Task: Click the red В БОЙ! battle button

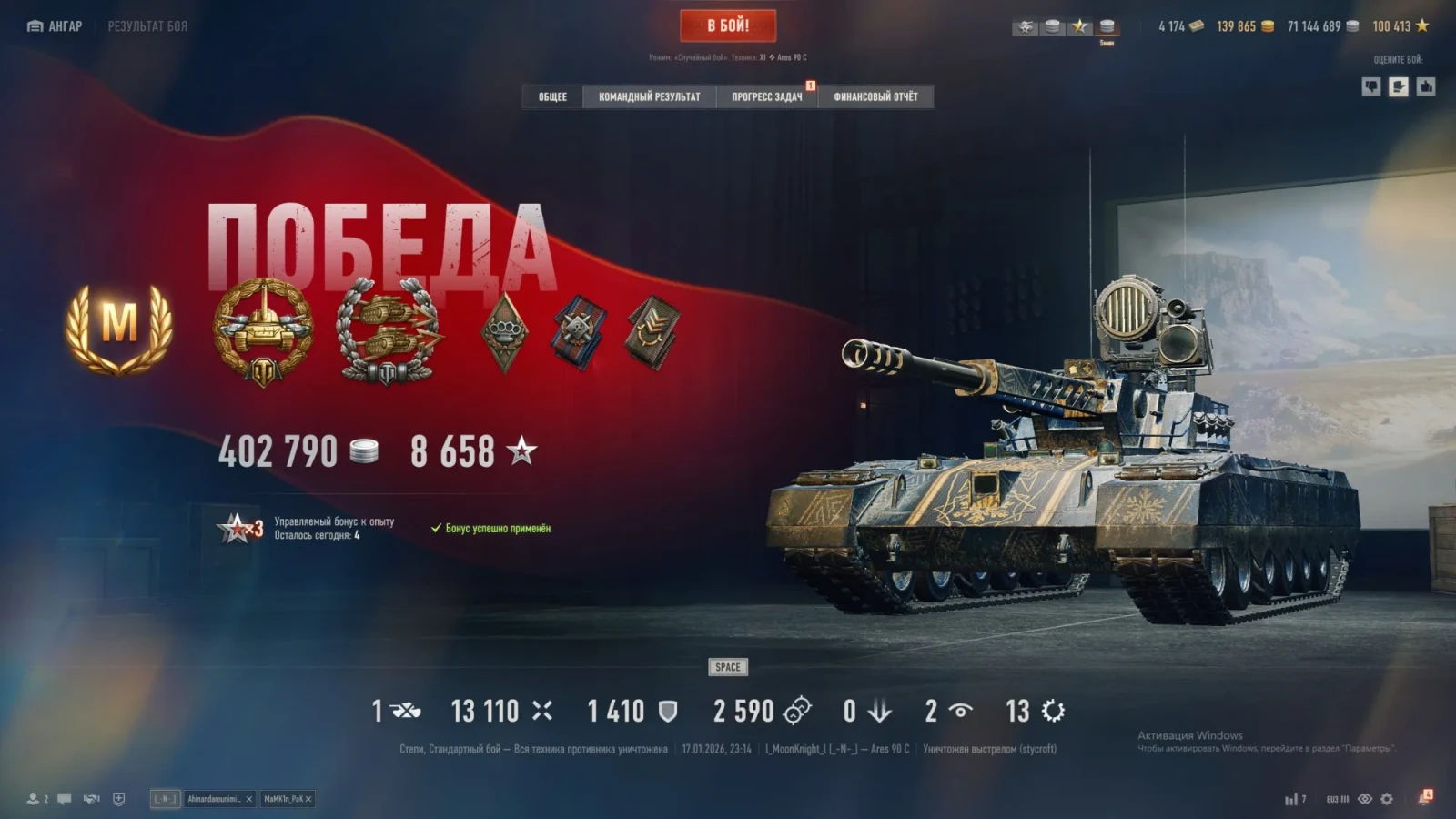Action: point(728,25)
